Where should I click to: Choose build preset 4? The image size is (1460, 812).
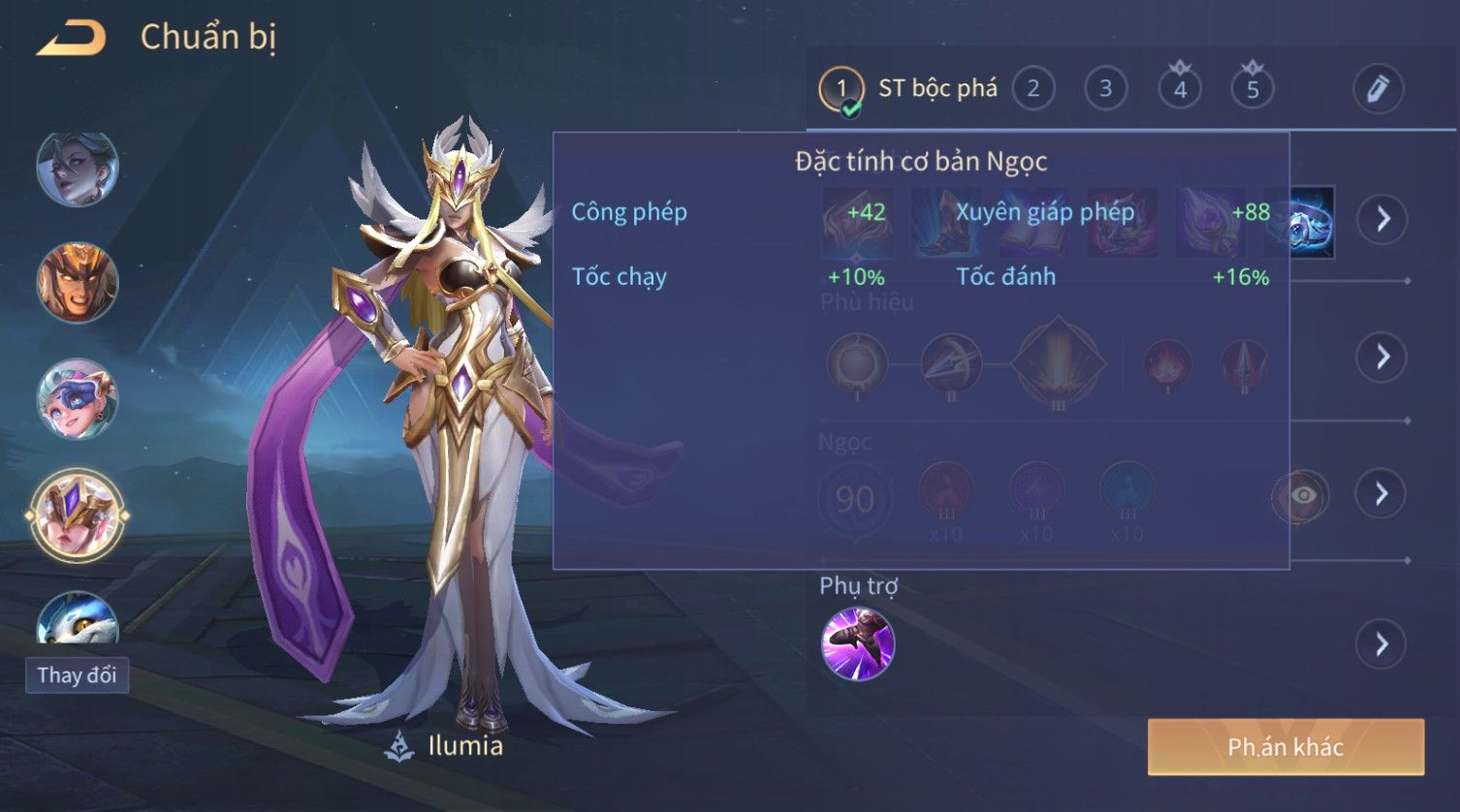(1180, 90)
